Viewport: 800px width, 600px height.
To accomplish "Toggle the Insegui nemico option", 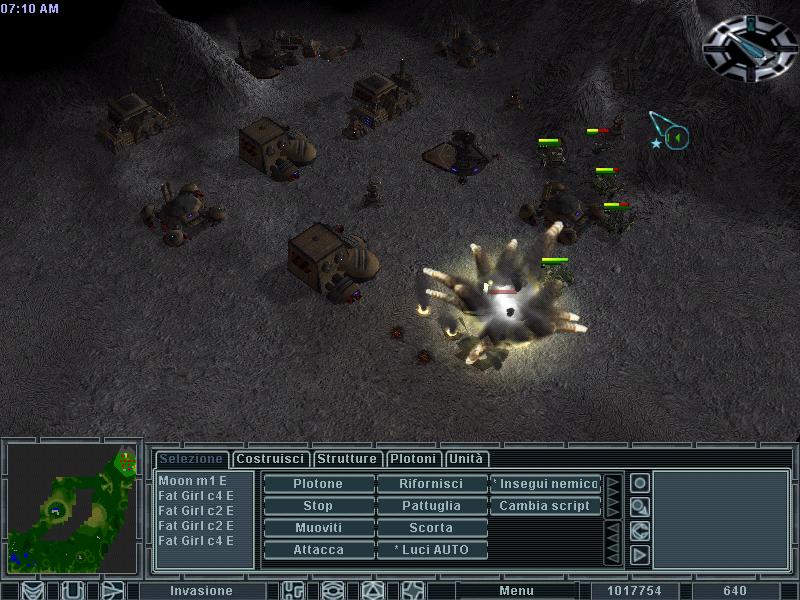I will pyautogui.click(x=546, y=484).
